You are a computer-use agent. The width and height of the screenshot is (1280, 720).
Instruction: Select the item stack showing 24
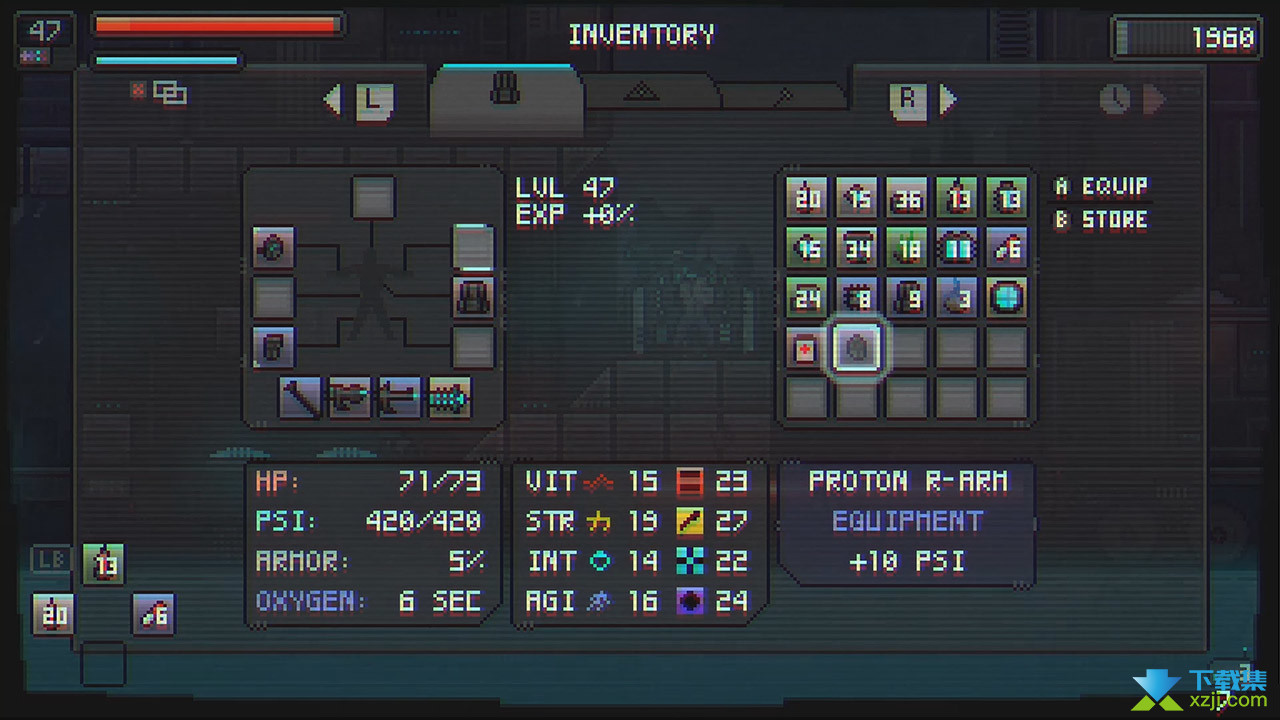point(806,297)
